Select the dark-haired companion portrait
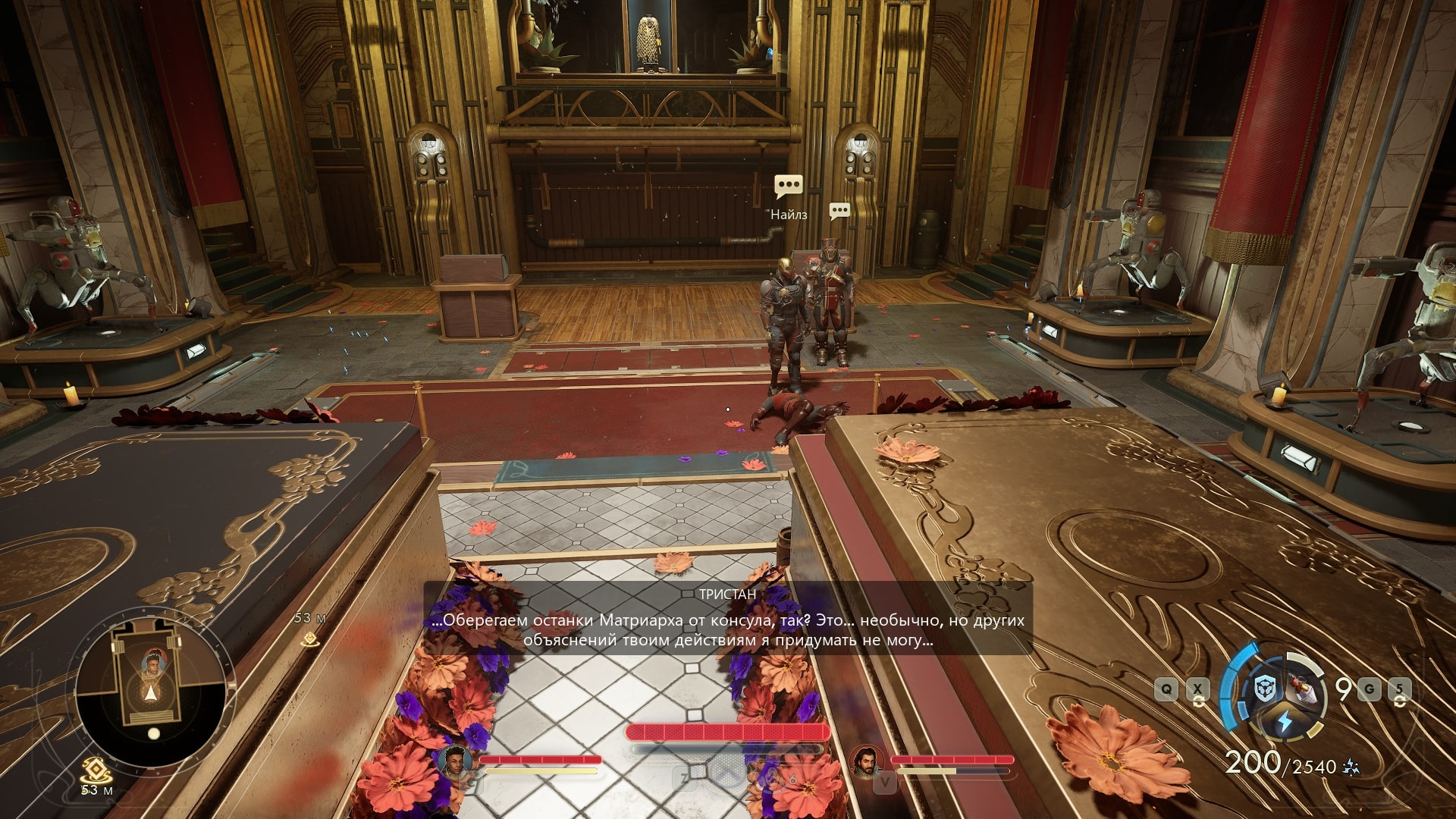Viewport: 1456px width, 819px height. click(x=454, y=761)
